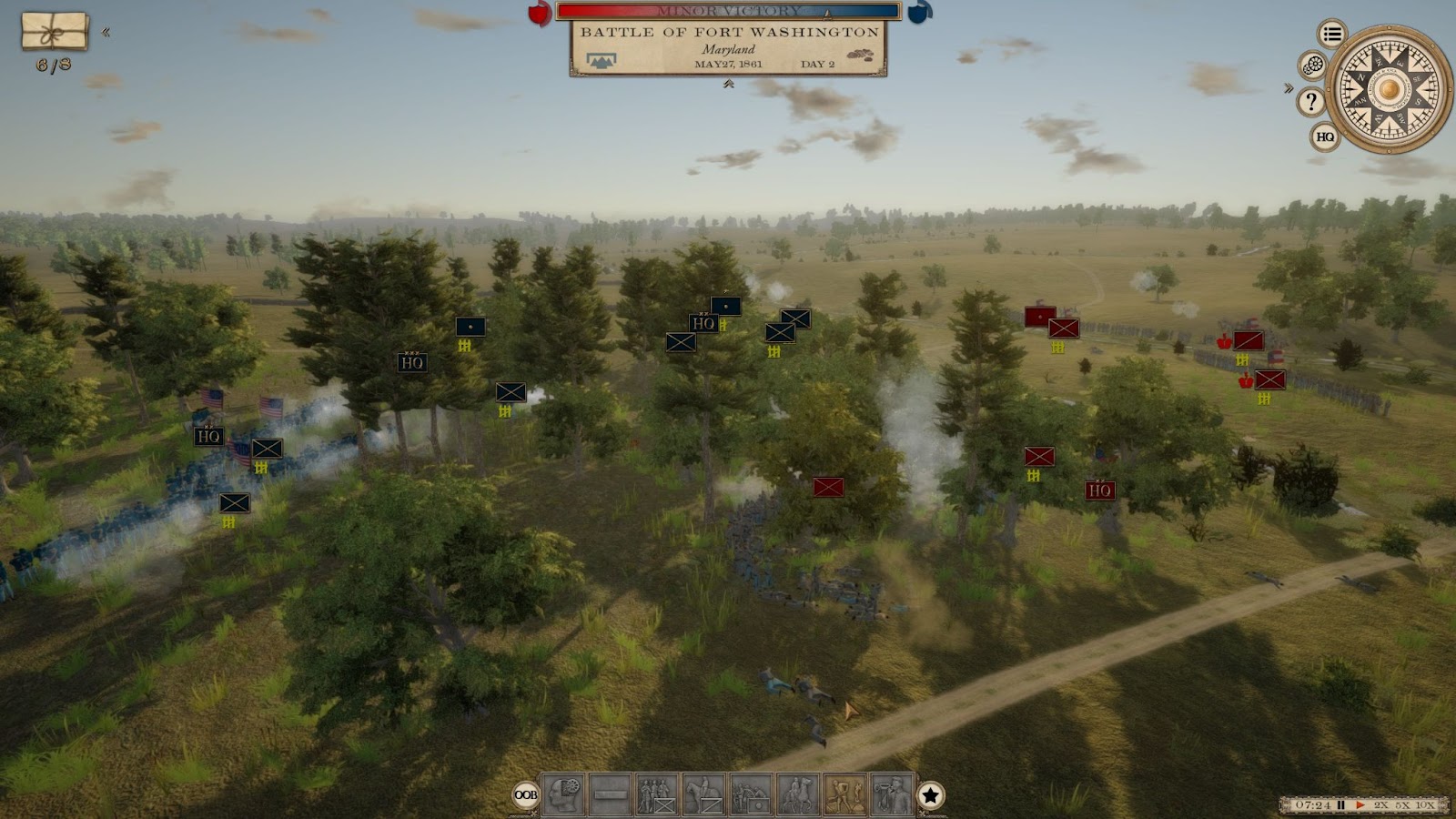Select the head-with-gear toolbar icon
This screenshot has height=819, width=1456.
coord(563,795)
